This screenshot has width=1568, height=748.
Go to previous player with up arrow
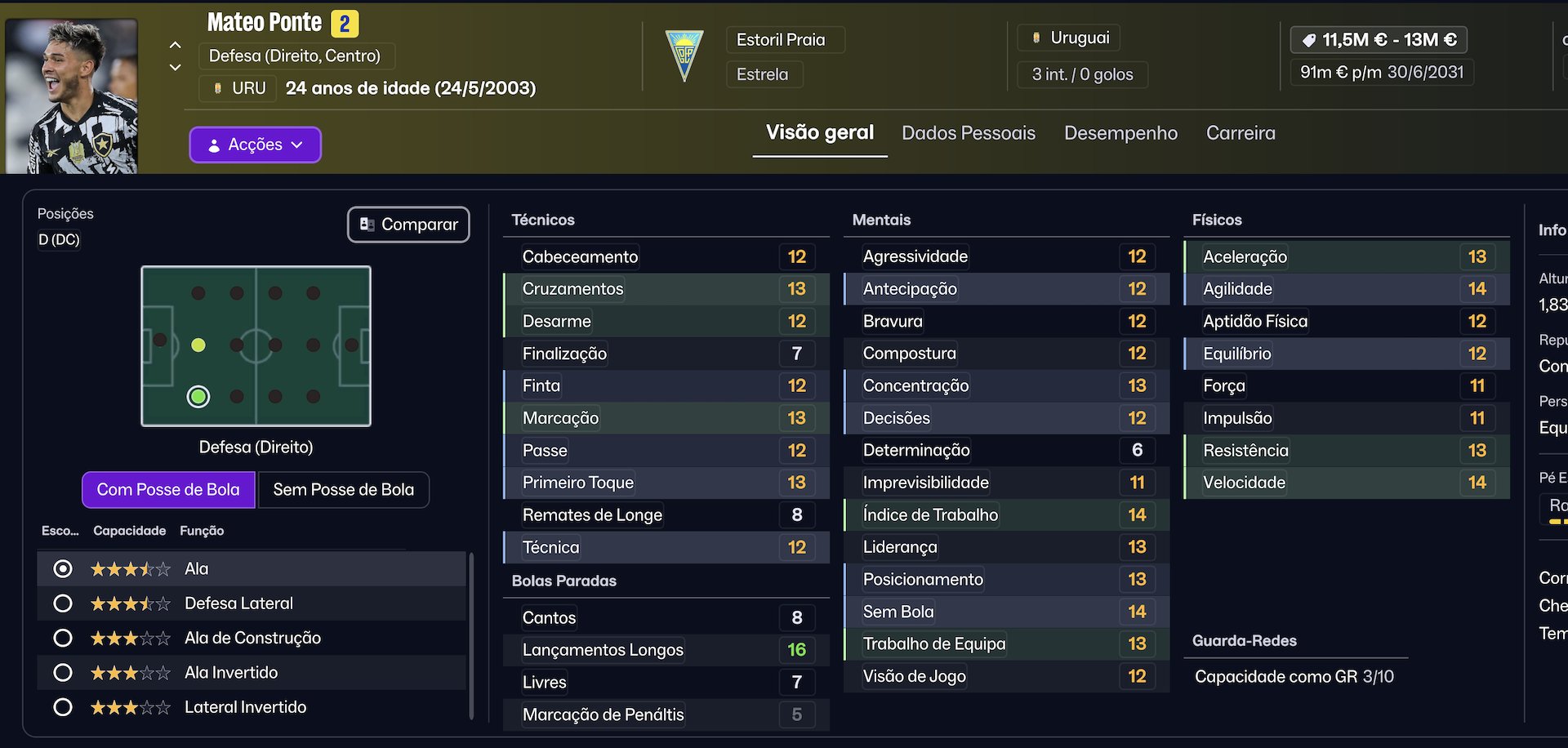(176, 45)
